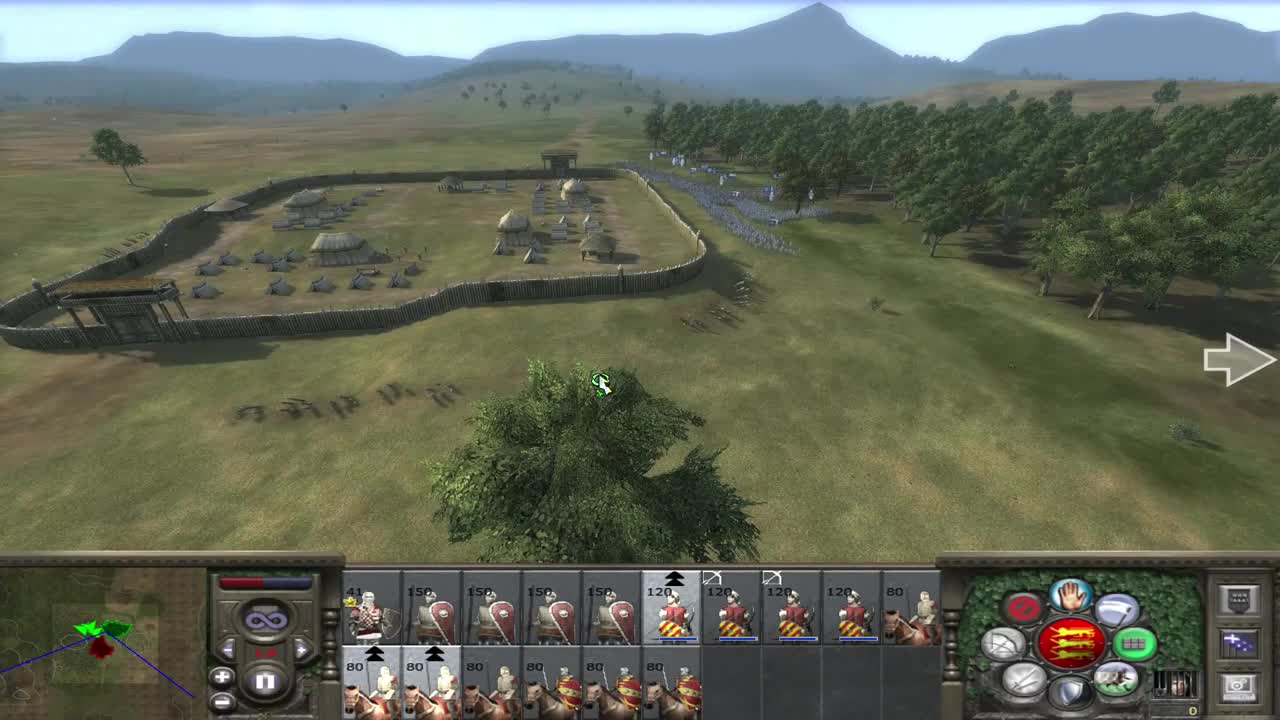
Task: Activate the cavalry charge special ability icon
Action: click(x=1117, y=679)
